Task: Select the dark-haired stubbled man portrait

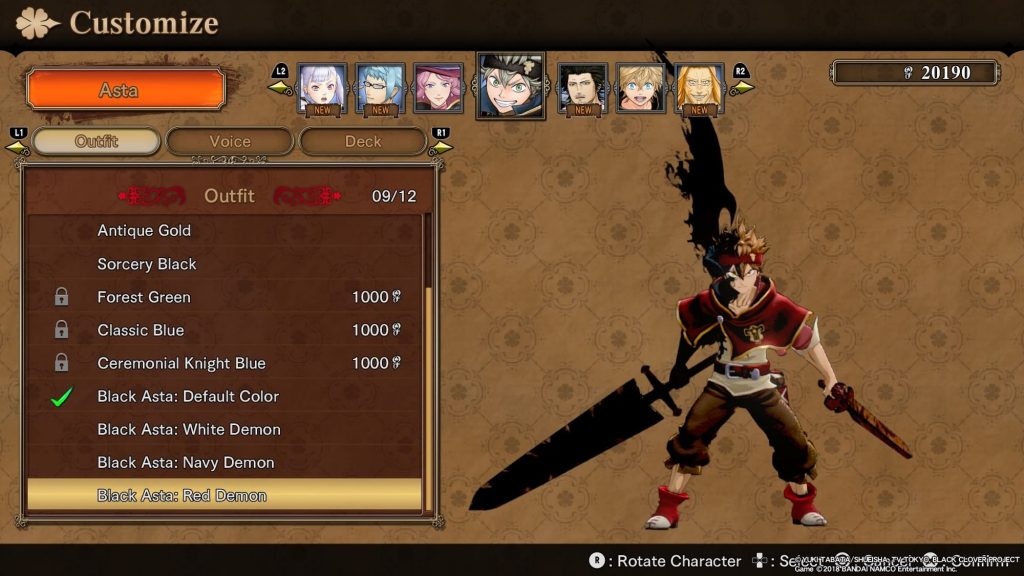Action: tap(583, 88)
